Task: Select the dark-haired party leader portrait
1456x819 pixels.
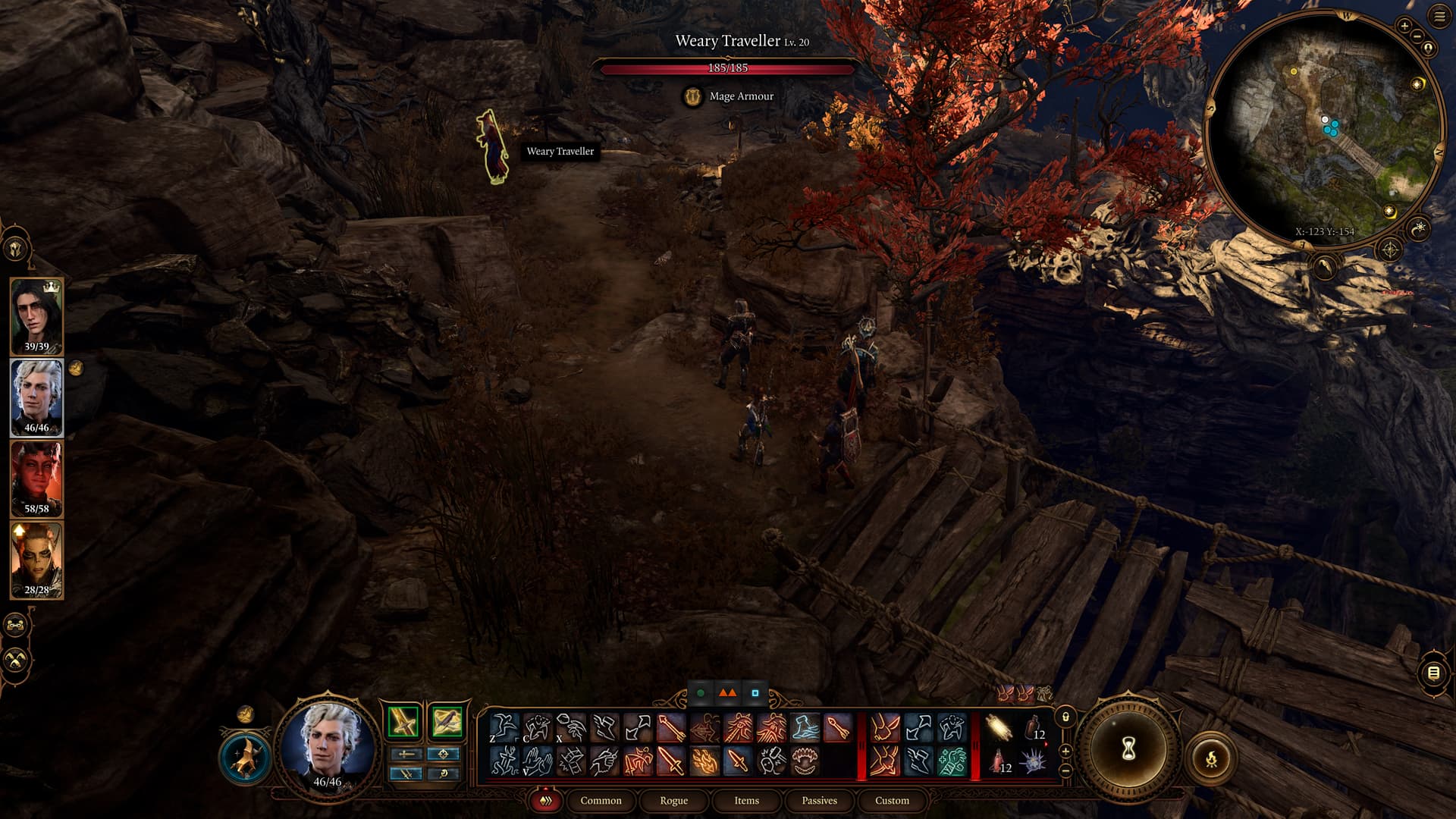Action: (36, 315)
